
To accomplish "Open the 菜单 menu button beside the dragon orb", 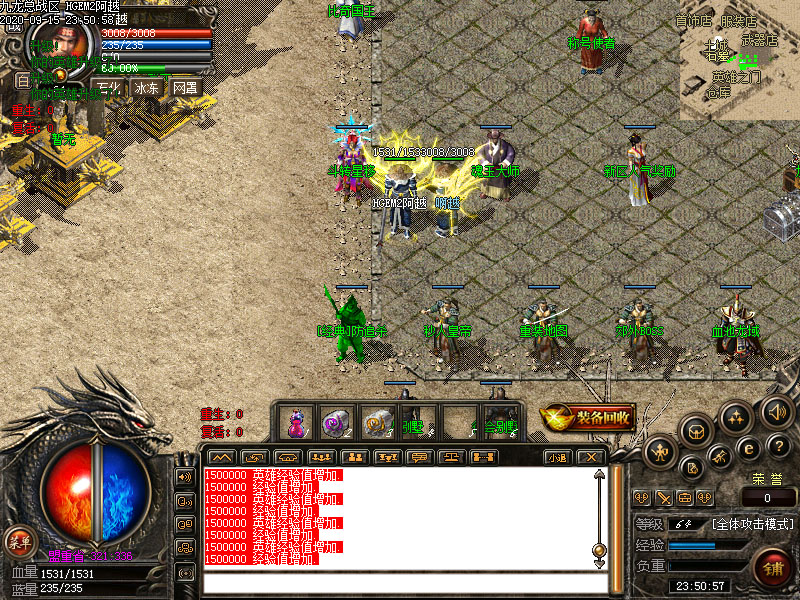I will 17,541.
